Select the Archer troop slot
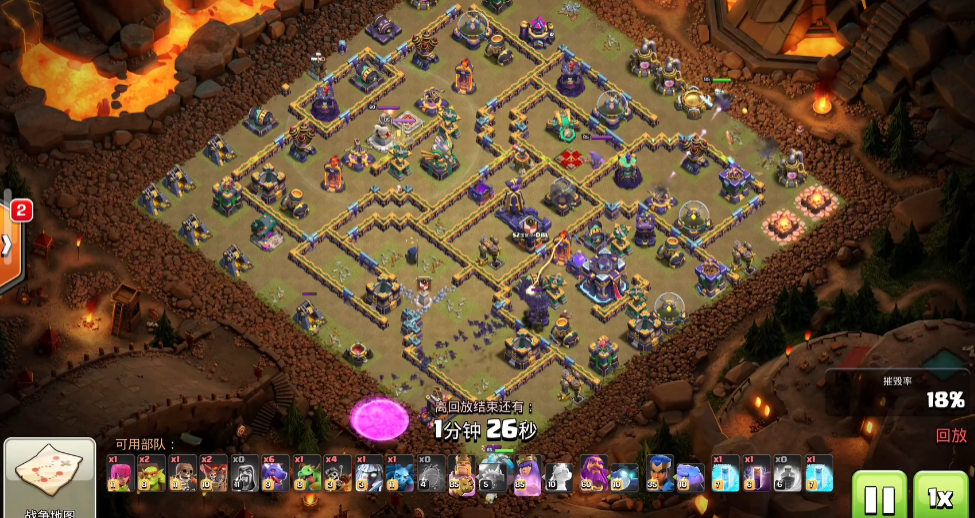 point(120,473)
